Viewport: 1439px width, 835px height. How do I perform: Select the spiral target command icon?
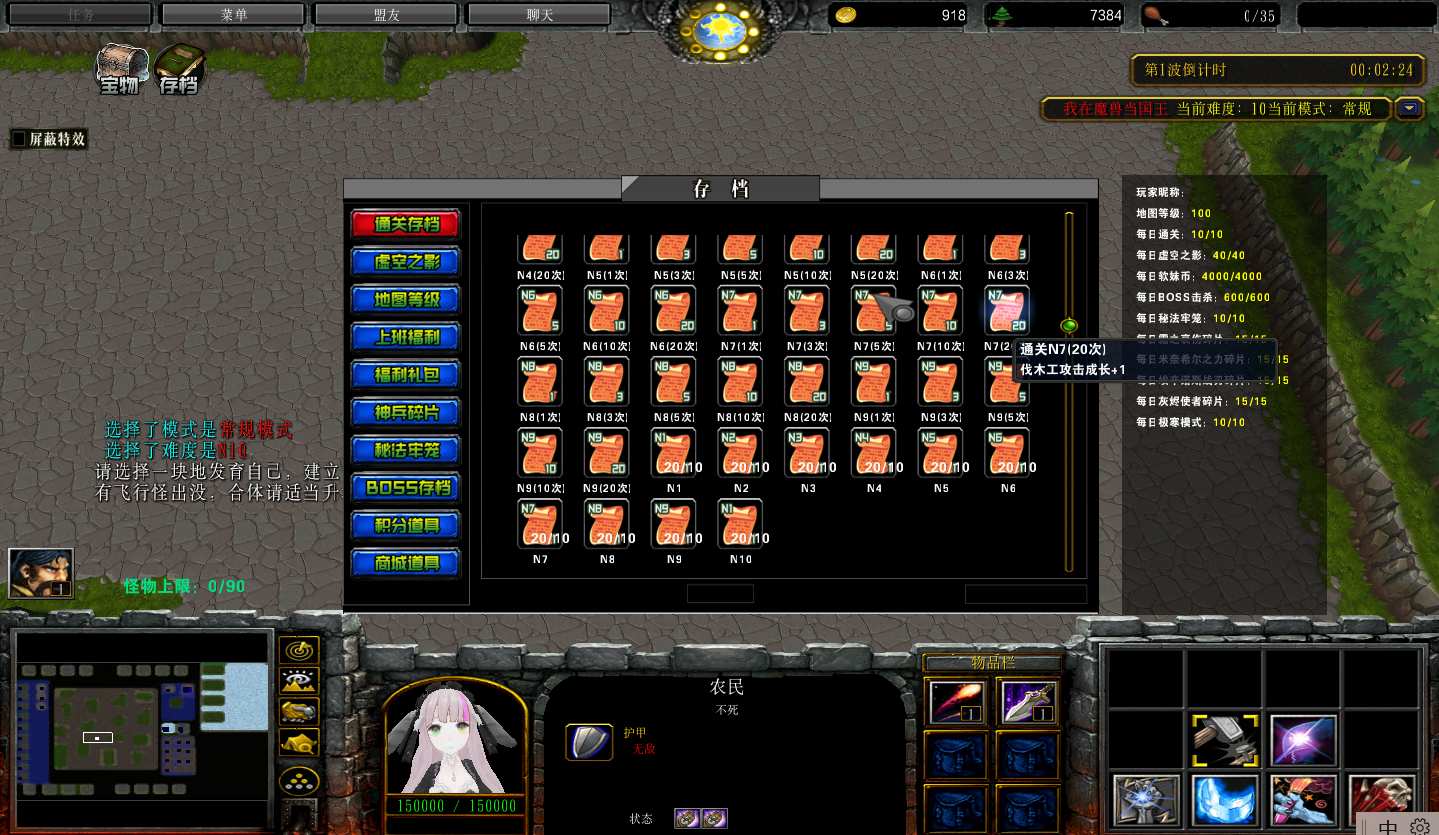299,650
